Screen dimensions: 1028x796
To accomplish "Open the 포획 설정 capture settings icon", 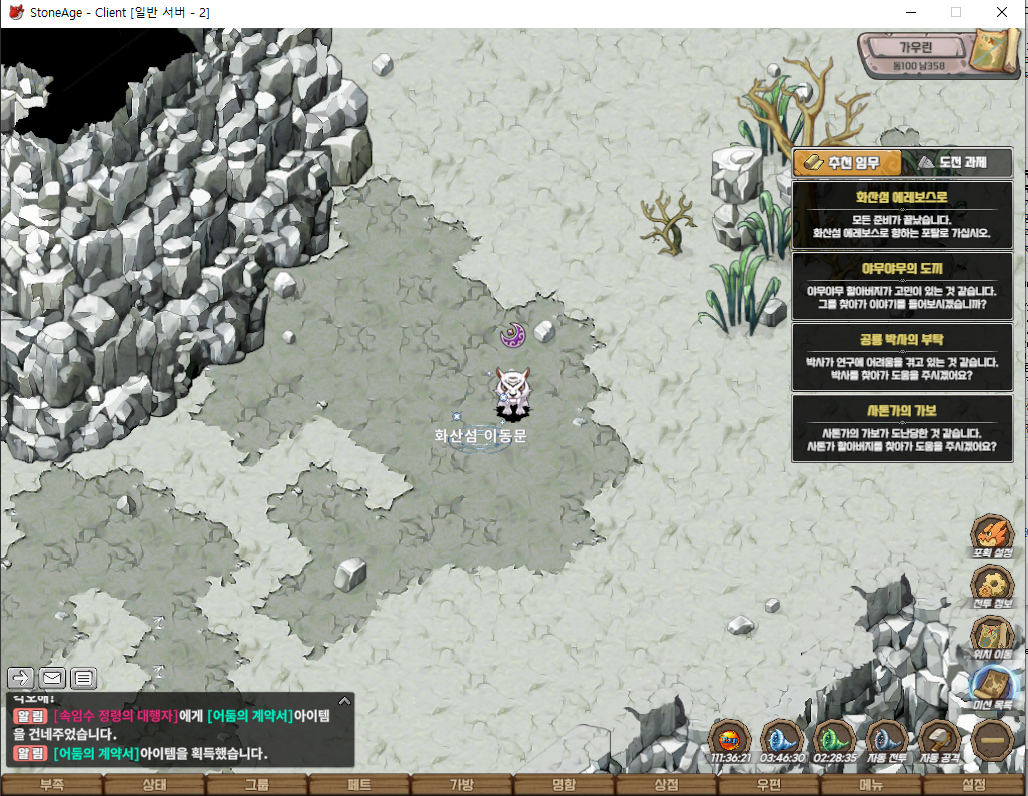I will pos(992,536).
